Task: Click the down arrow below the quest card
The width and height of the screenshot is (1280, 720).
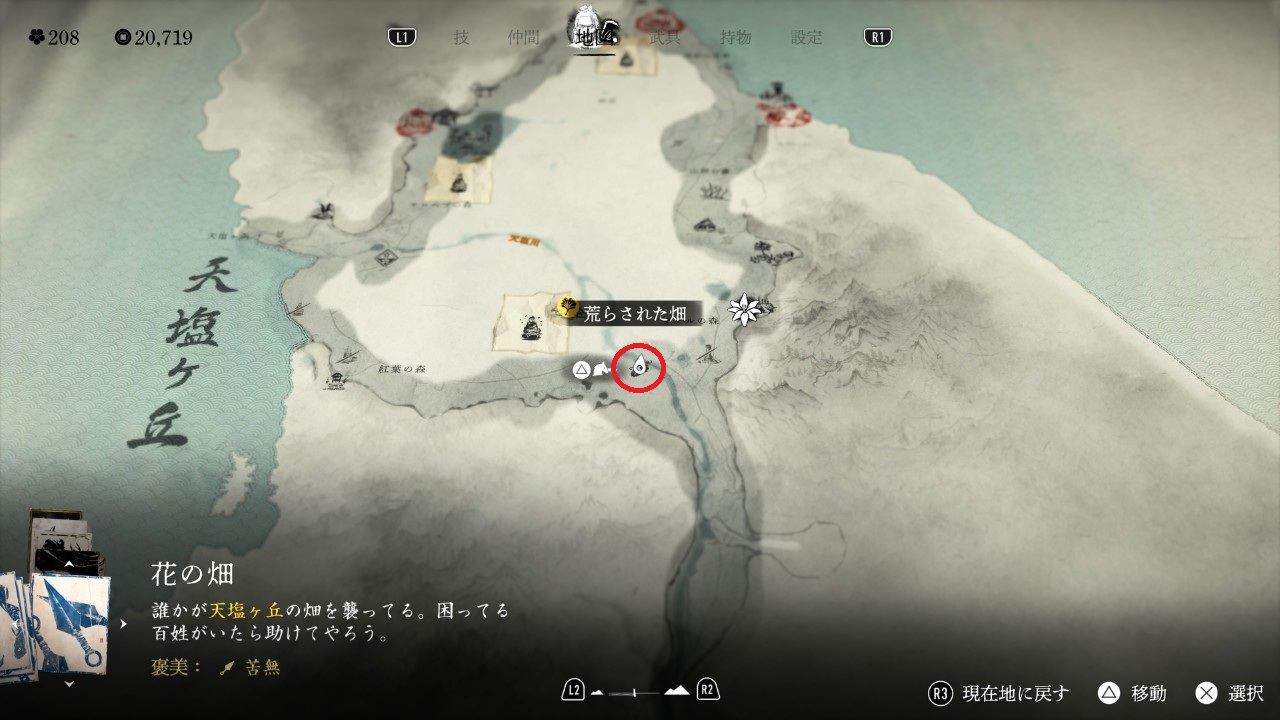Action: tap(69, 684)
